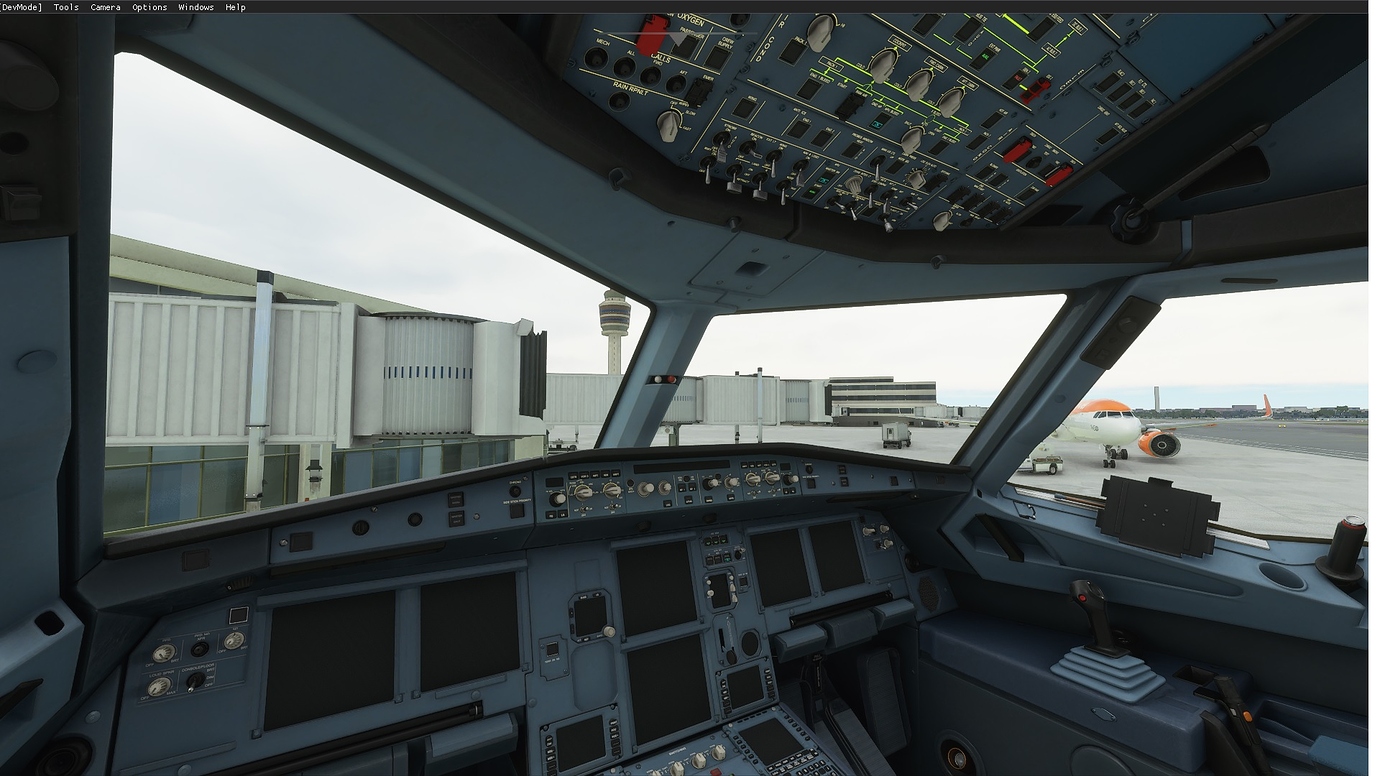
Task: Open the Windows menu
Action: point(196,7)
